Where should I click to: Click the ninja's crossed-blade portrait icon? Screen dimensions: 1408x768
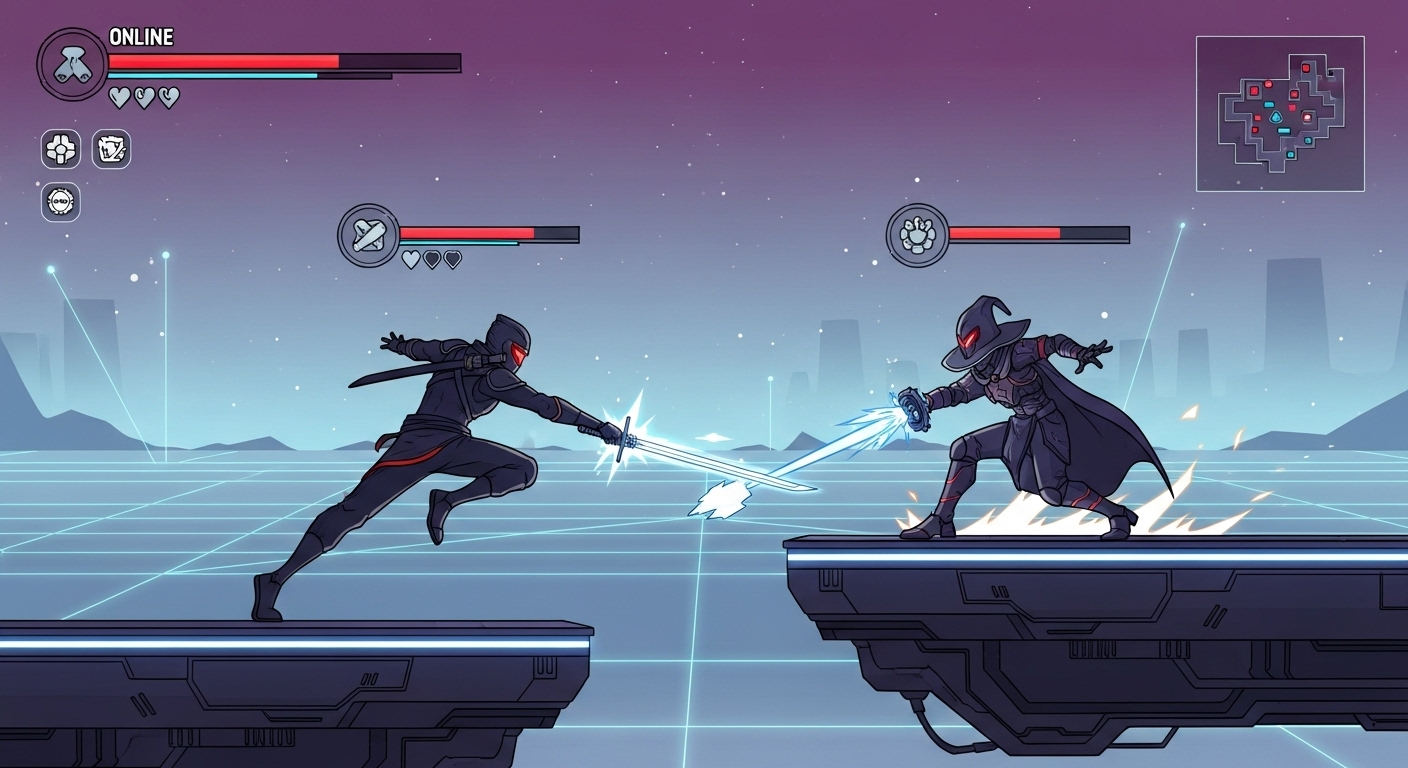[x=368, y=236]
